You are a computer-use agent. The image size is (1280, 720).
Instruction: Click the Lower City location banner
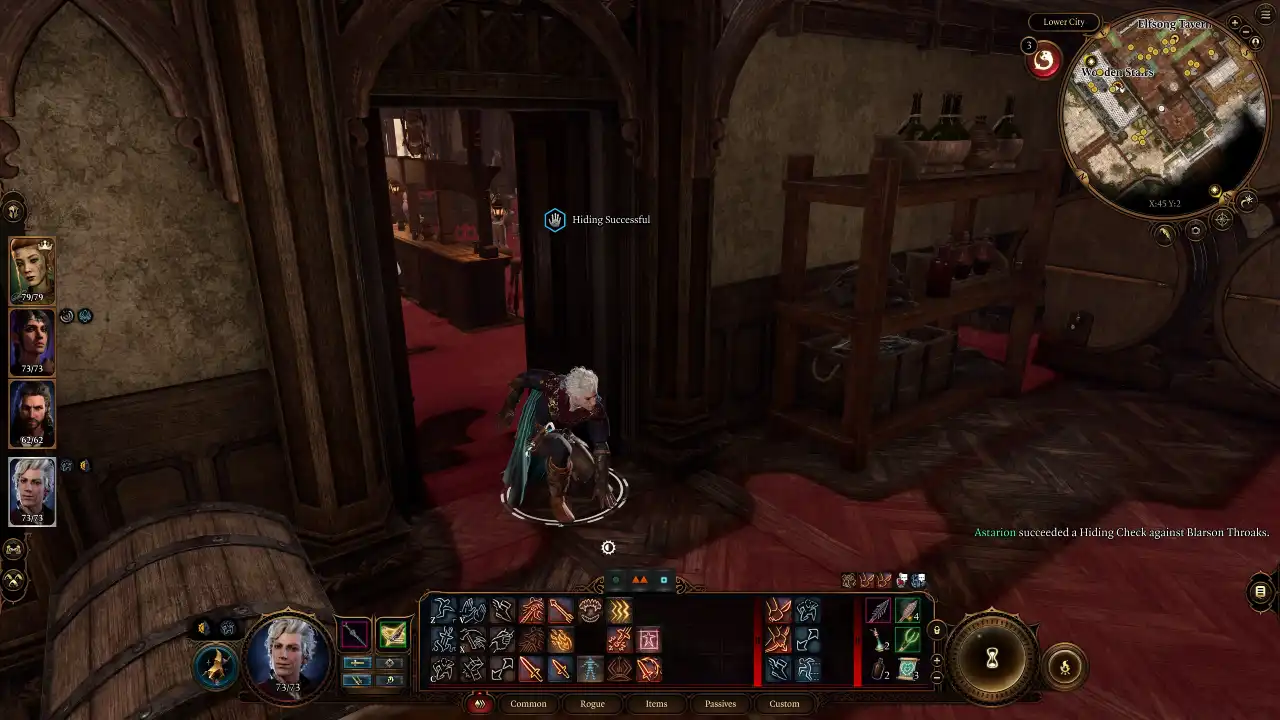click(x=1063, y=21)
